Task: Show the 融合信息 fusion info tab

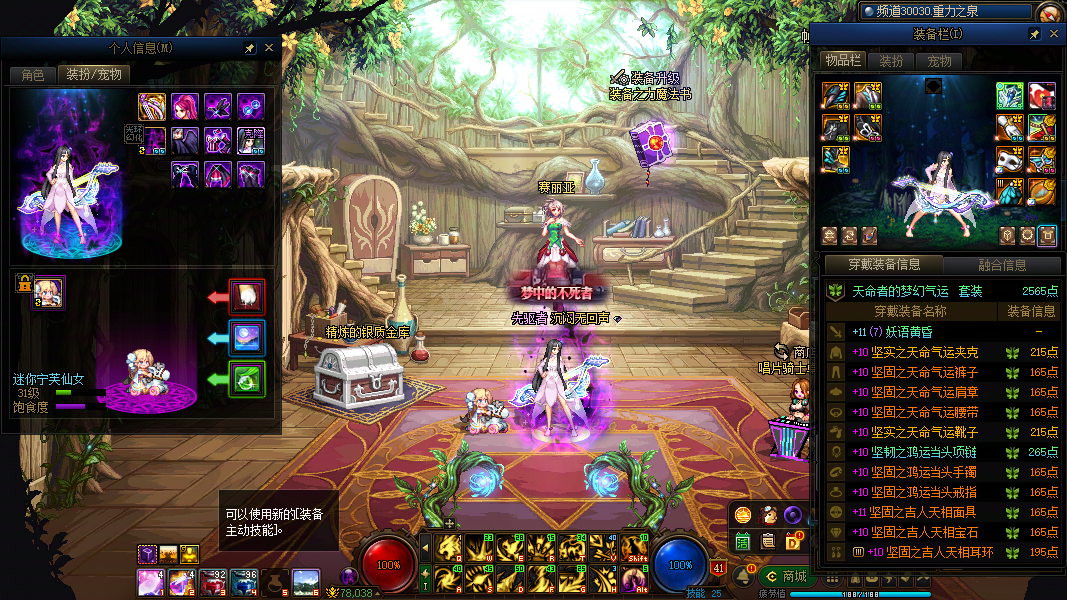Action: (1000, 265)
